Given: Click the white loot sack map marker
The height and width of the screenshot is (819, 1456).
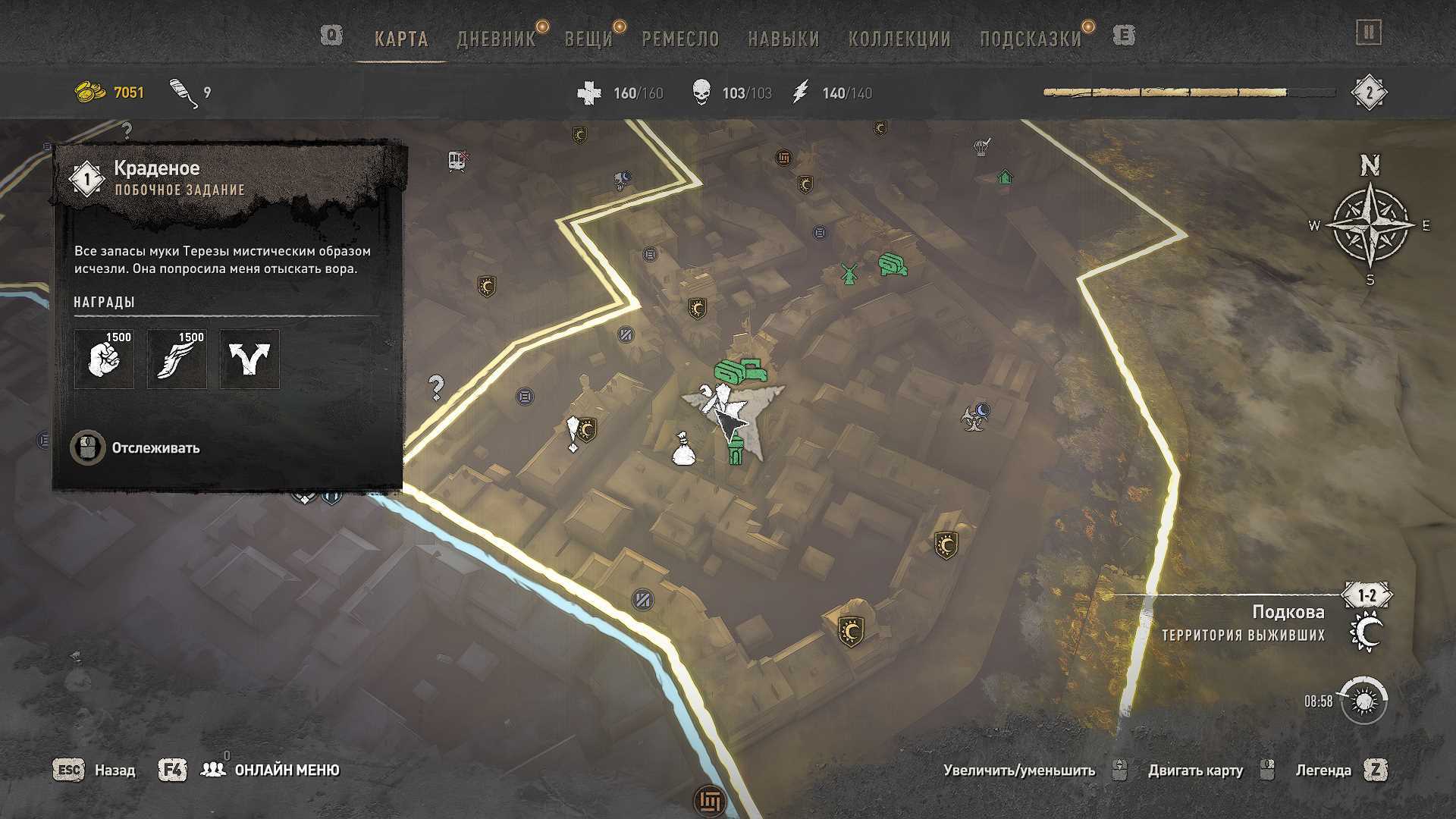Looking at the screenshot, I should pos(683,449).
